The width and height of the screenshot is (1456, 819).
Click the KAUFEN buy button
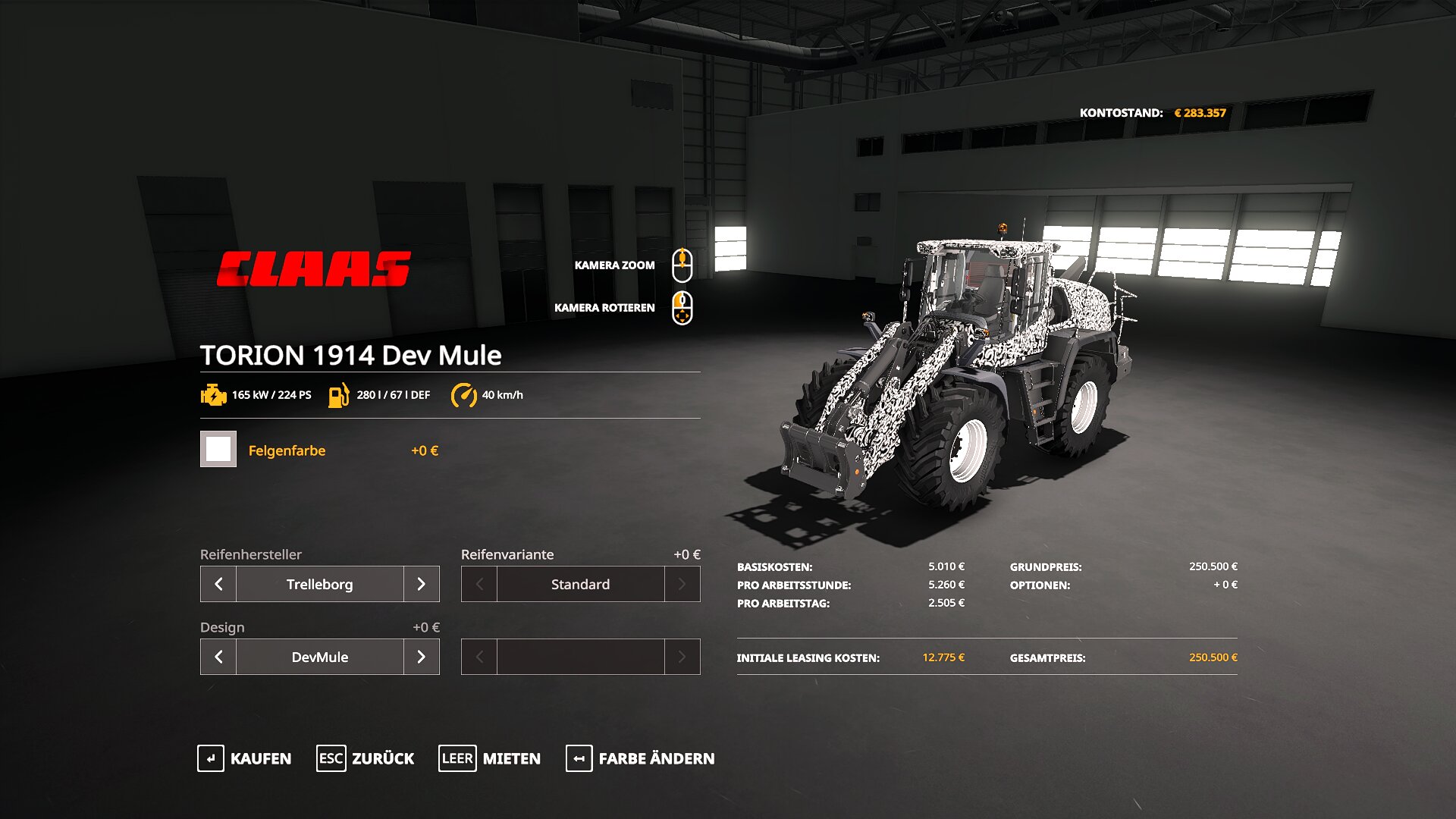[244, 758]
